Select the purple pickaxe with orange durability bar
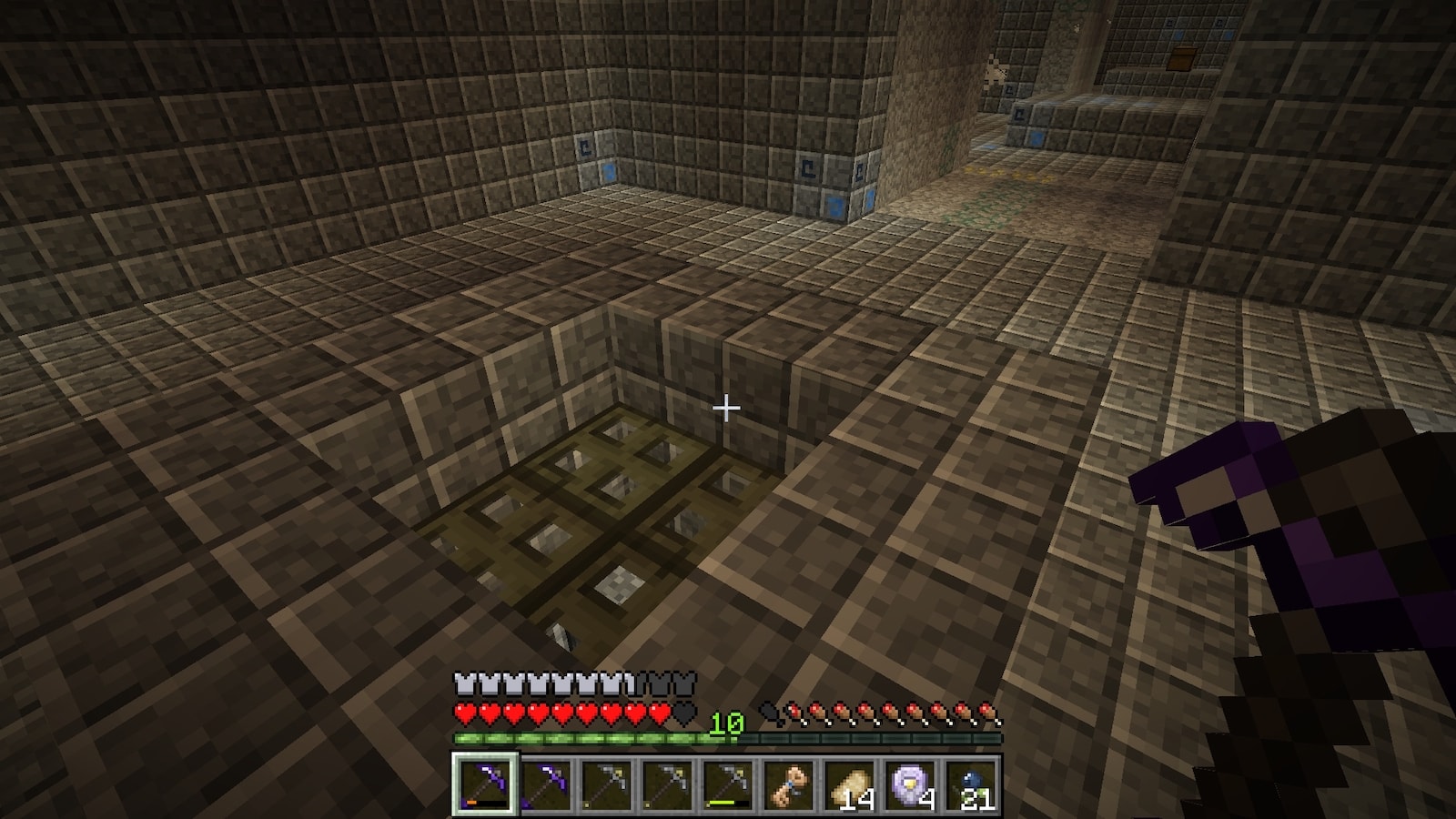Image resolution: width=1456 pixels, height=819 pixels. click(x=486, y=784)
